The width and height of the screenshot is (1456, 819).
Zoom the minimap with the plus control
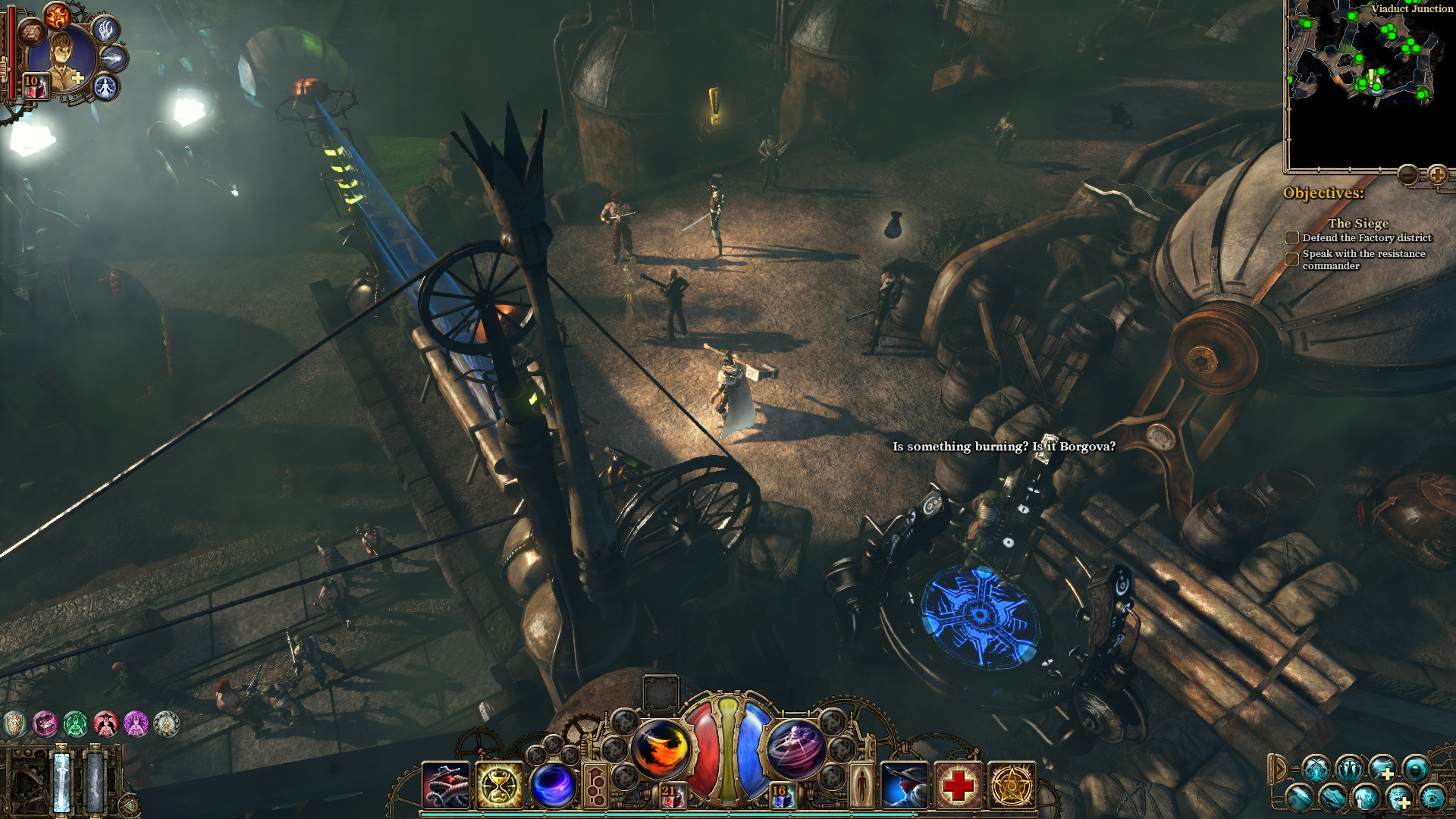pyautogui.click(x=1438, y=174)
